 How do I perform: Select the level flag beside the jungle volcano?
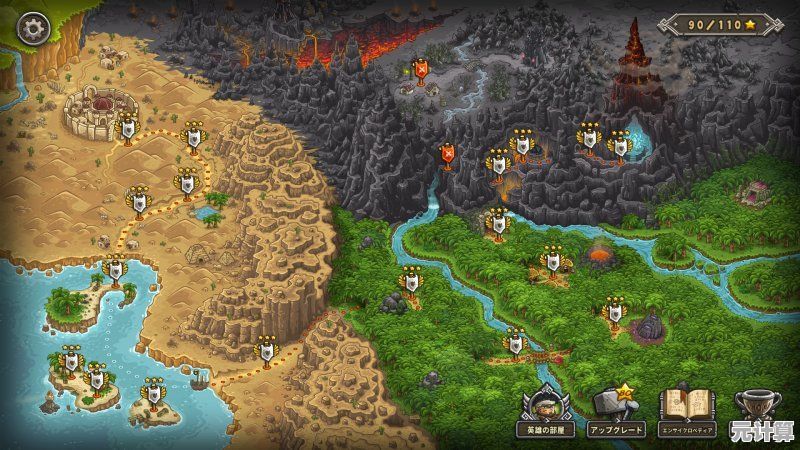(x=551, y=263)
